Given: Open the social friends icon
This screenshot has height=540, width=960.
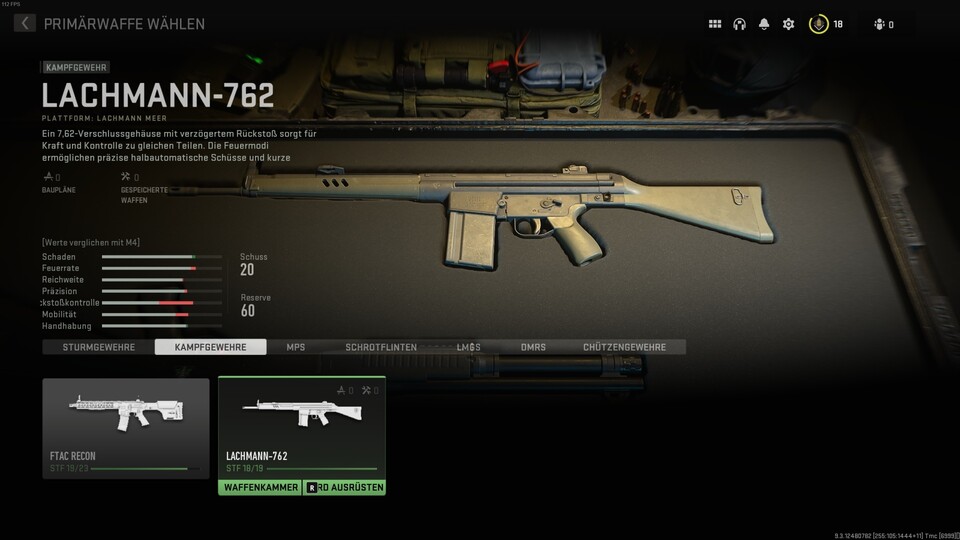Looking at the screenshot, I should click(880, 24).
